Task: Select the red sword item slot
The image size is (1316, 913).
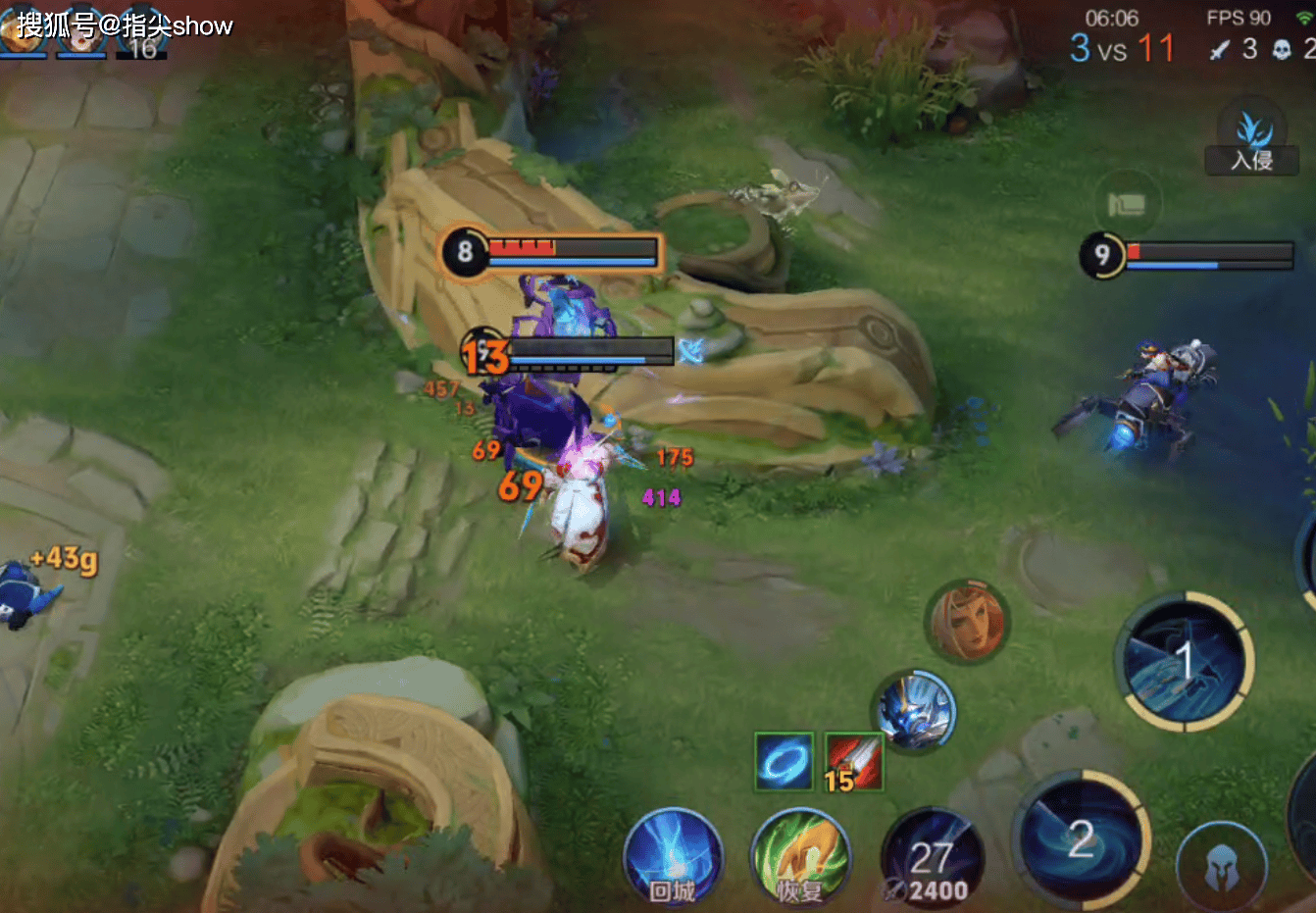Action: 853,761
